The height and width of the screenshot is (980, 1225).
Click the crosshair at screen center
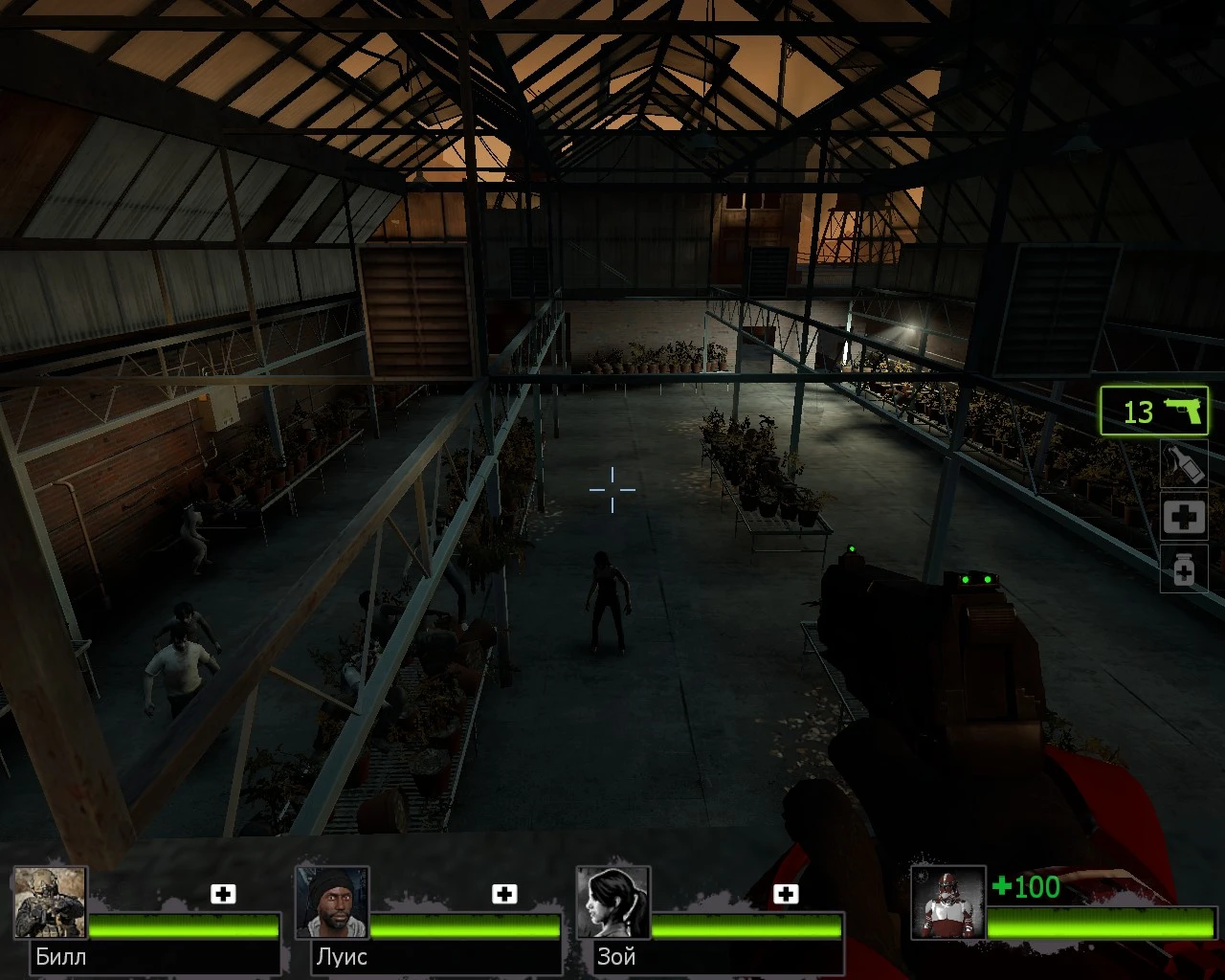point(612,489)
